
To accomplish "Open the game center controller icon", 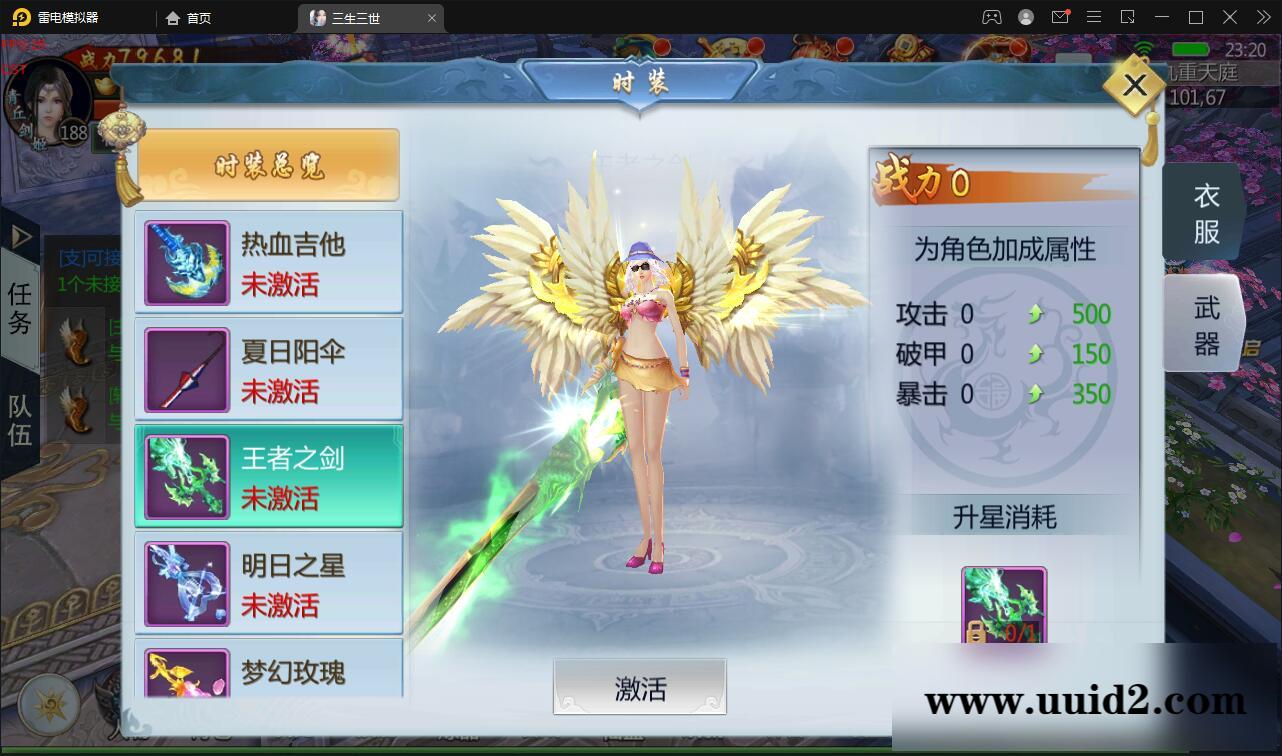I will pos(990,17).
